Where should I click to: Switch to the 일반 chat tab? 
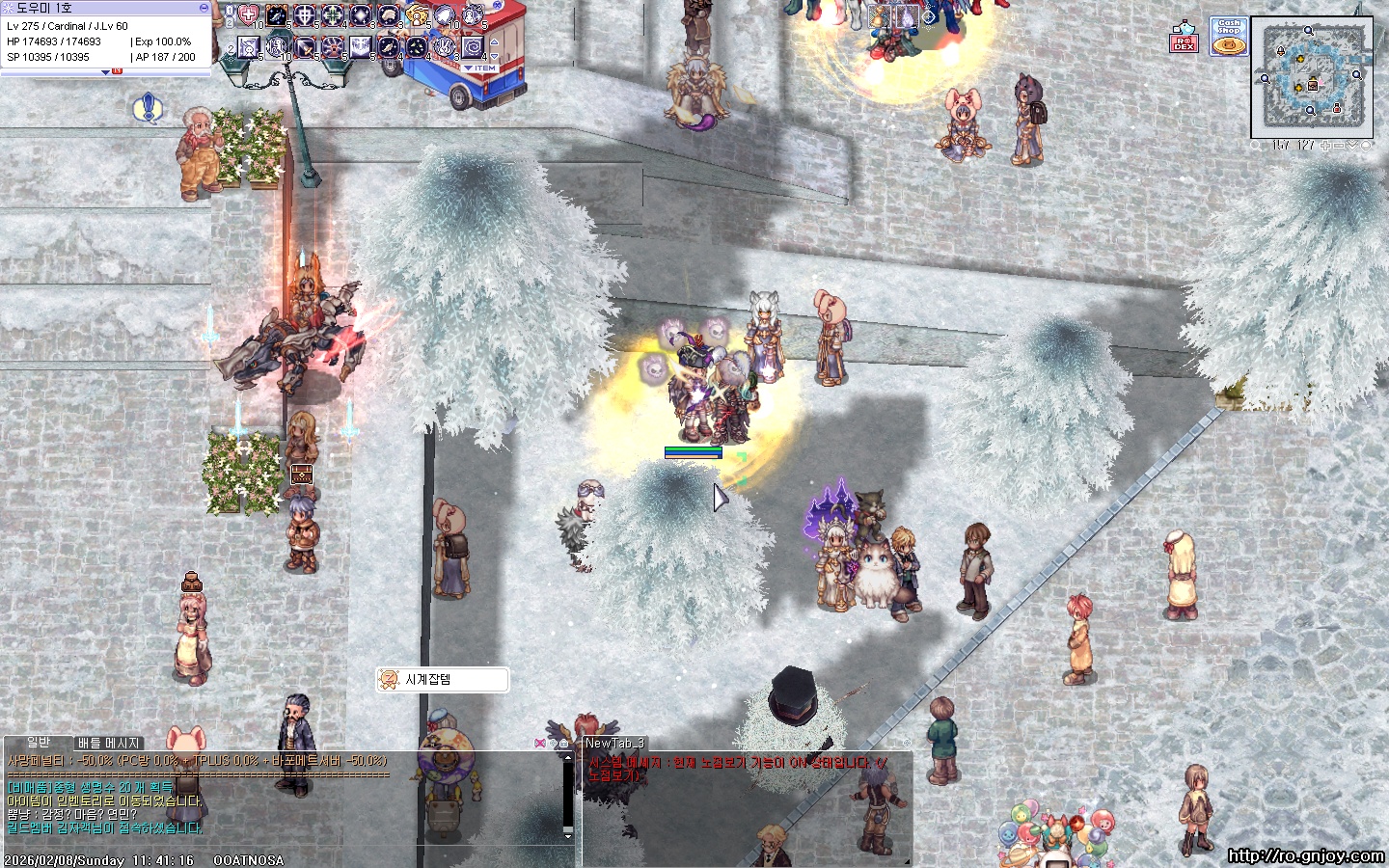point(39,742)
